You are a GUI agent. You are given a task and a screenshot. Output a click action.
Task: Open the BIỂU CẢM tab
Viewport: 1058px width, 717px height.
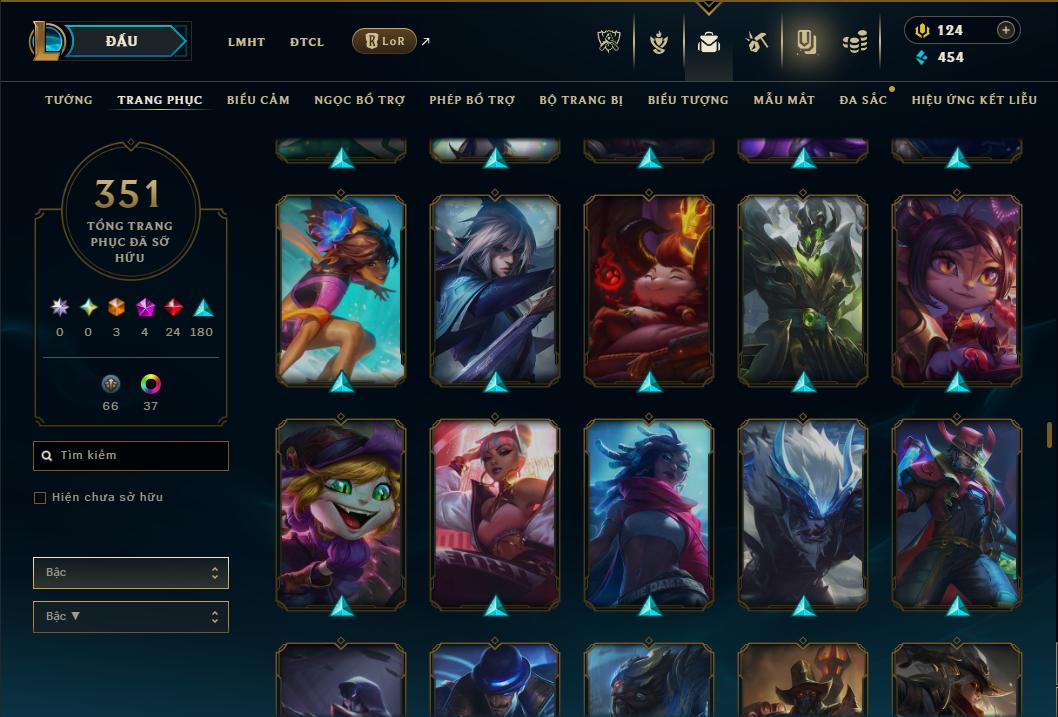(258, 100)
